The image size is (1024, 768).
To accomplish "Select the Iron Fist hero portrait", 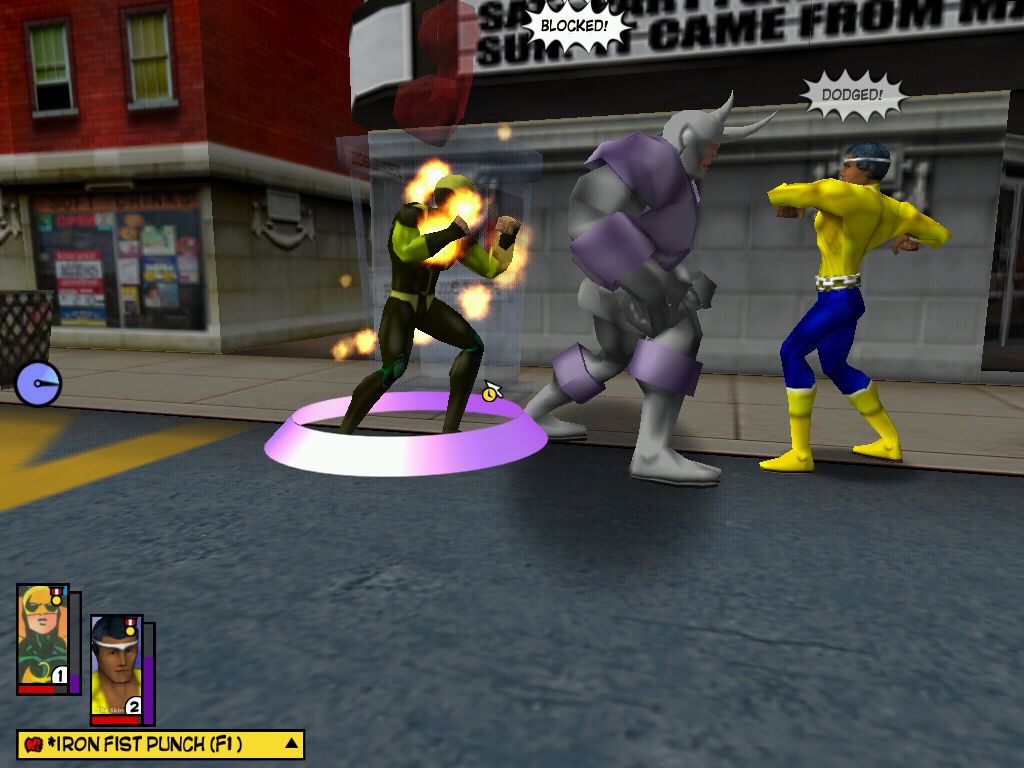I will [43, 637].
